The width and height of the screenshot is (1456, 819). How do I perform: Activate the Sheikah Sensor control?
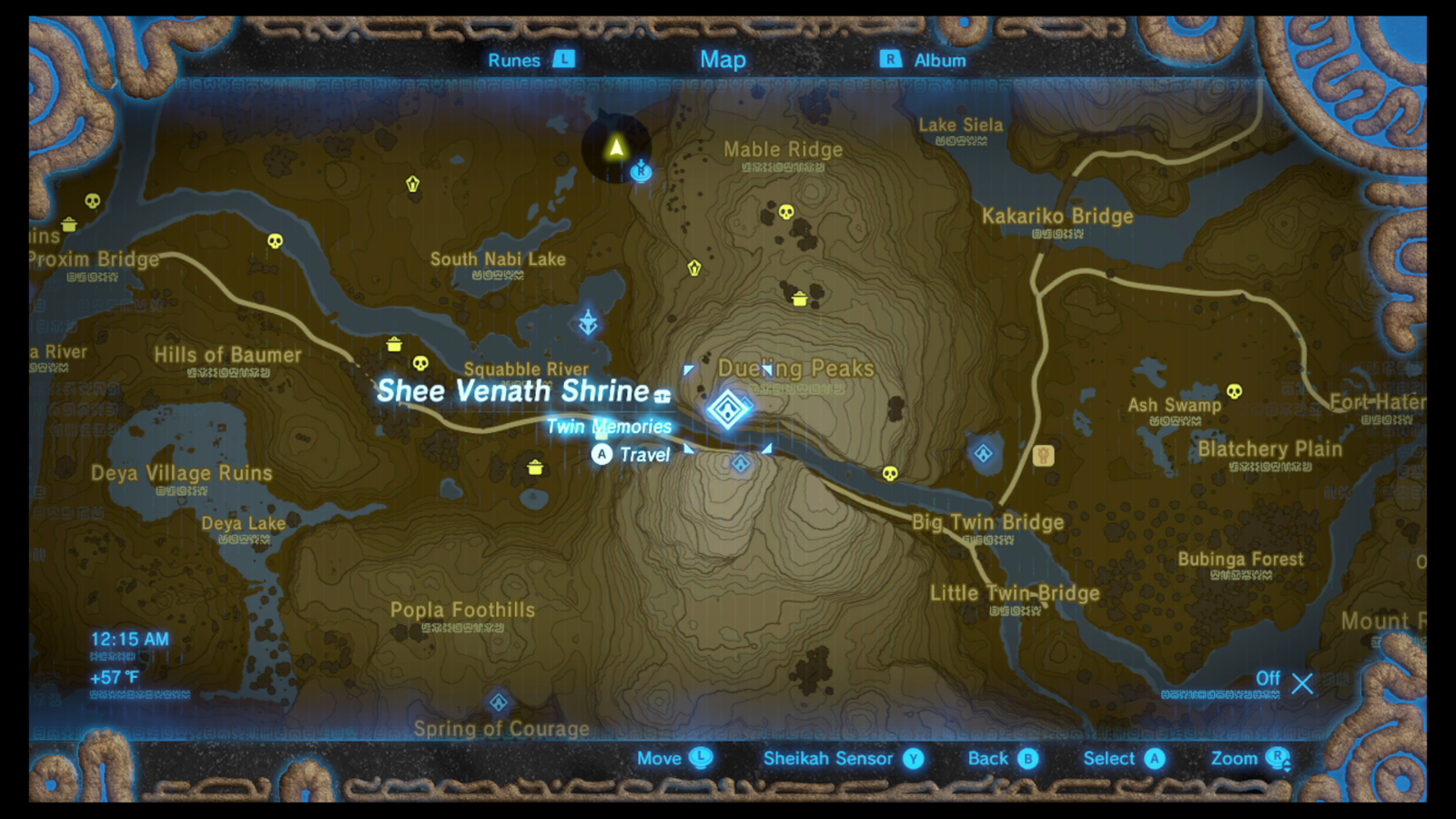[829, 758]
